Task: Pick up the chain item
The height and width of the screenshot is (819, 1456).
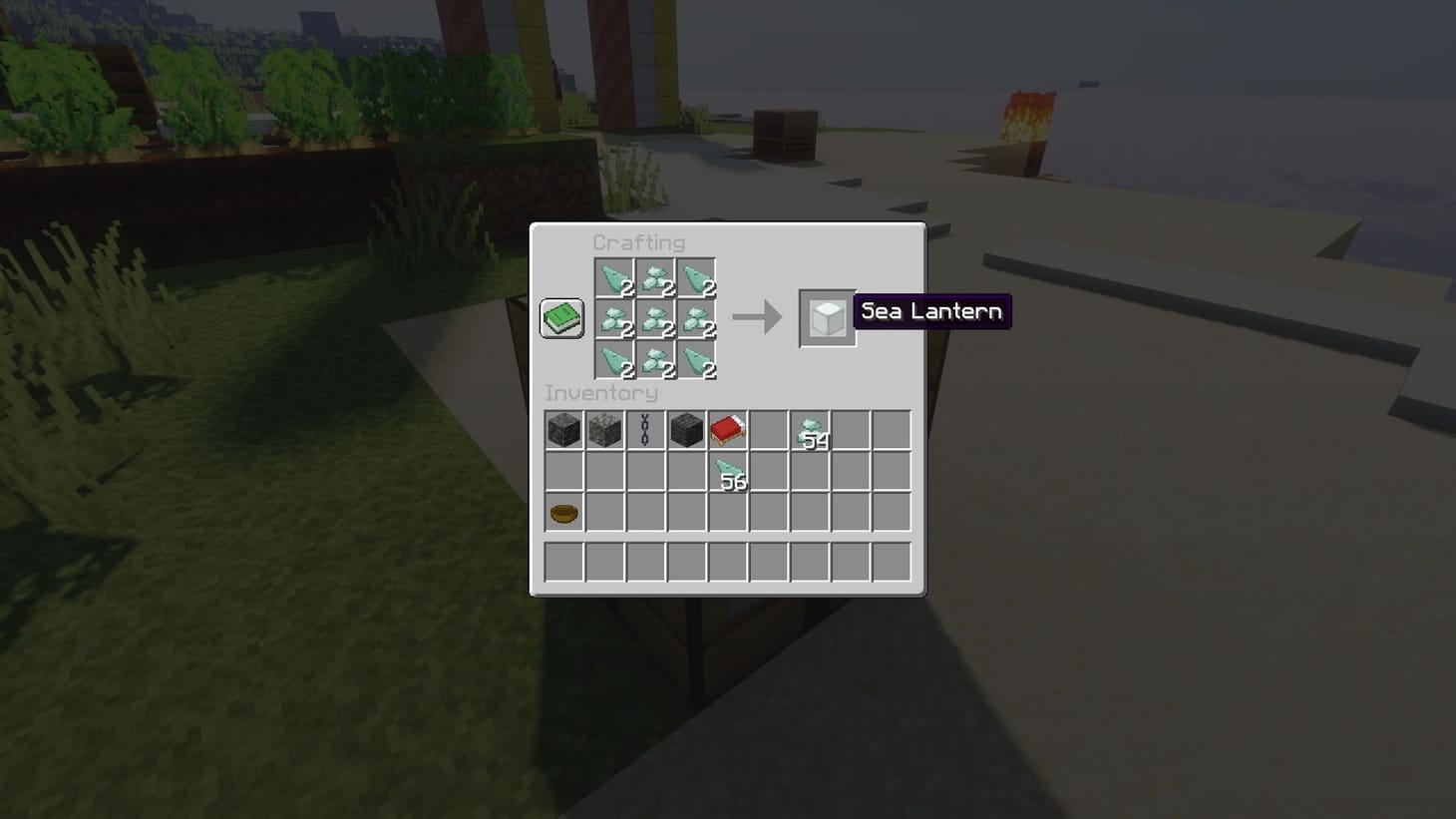Action: tap(646, 429)
